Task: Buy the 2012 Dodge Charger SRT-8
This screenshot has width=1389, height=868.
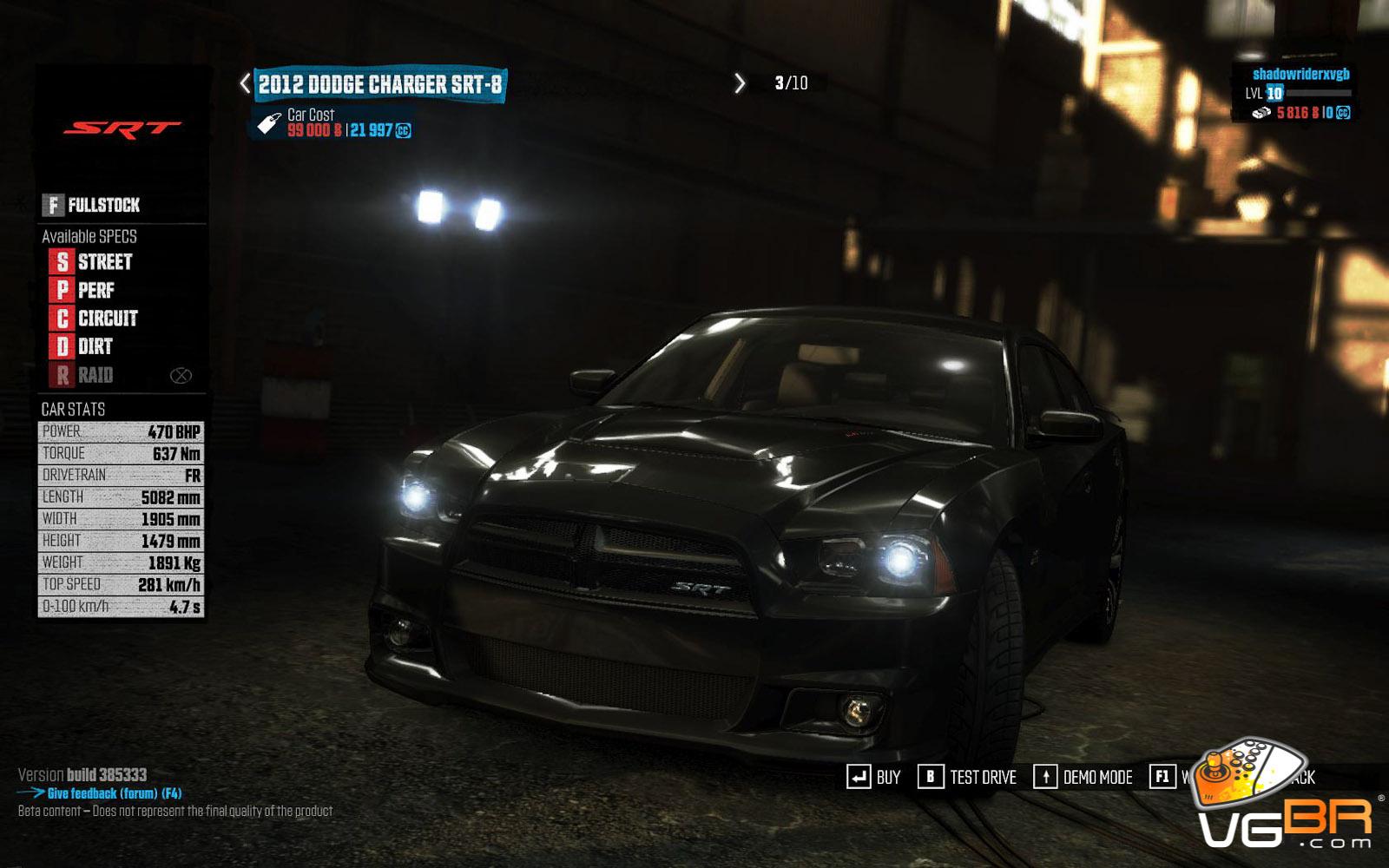Action: [873, 777]
